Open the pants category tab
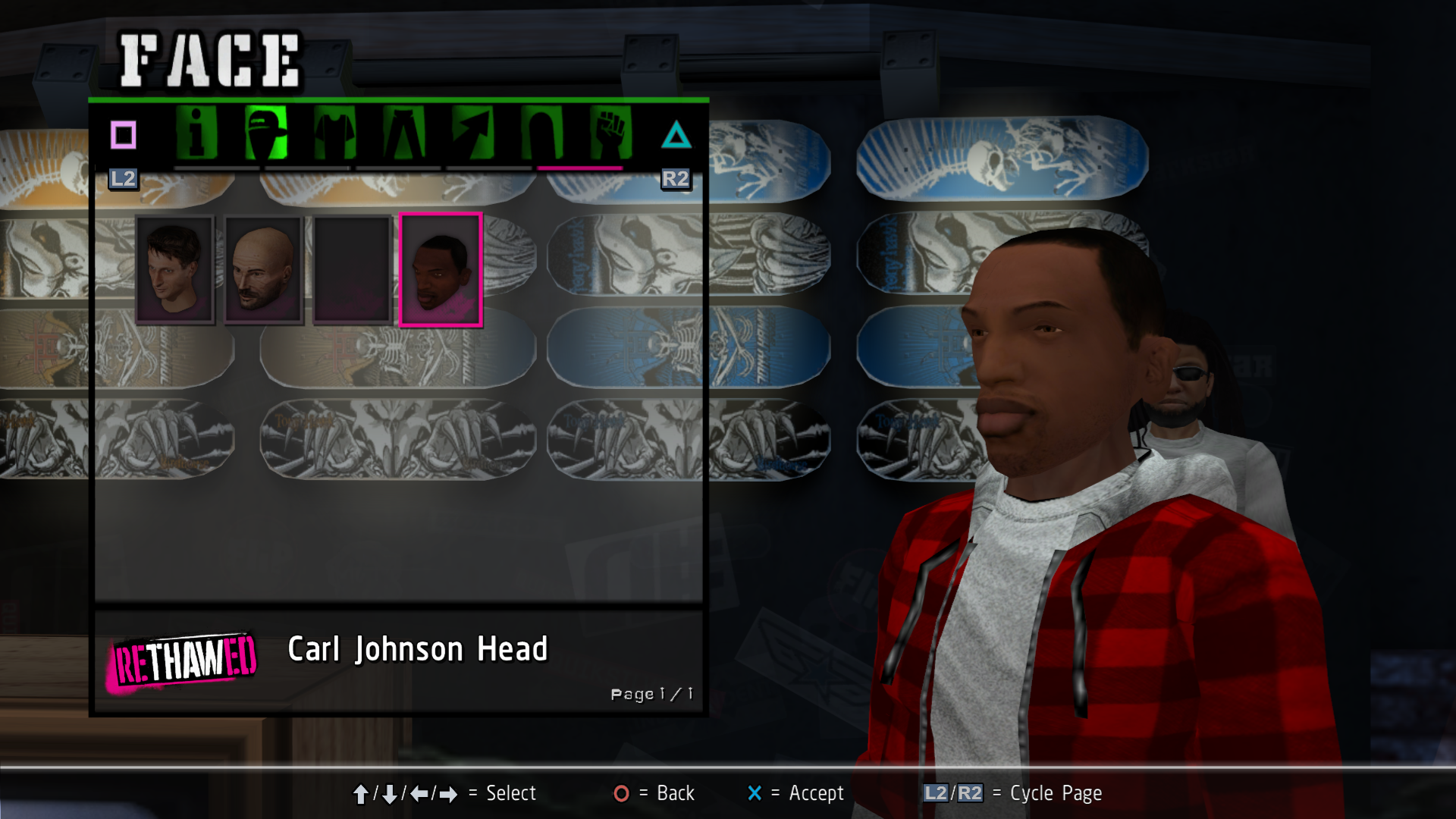 403,133
